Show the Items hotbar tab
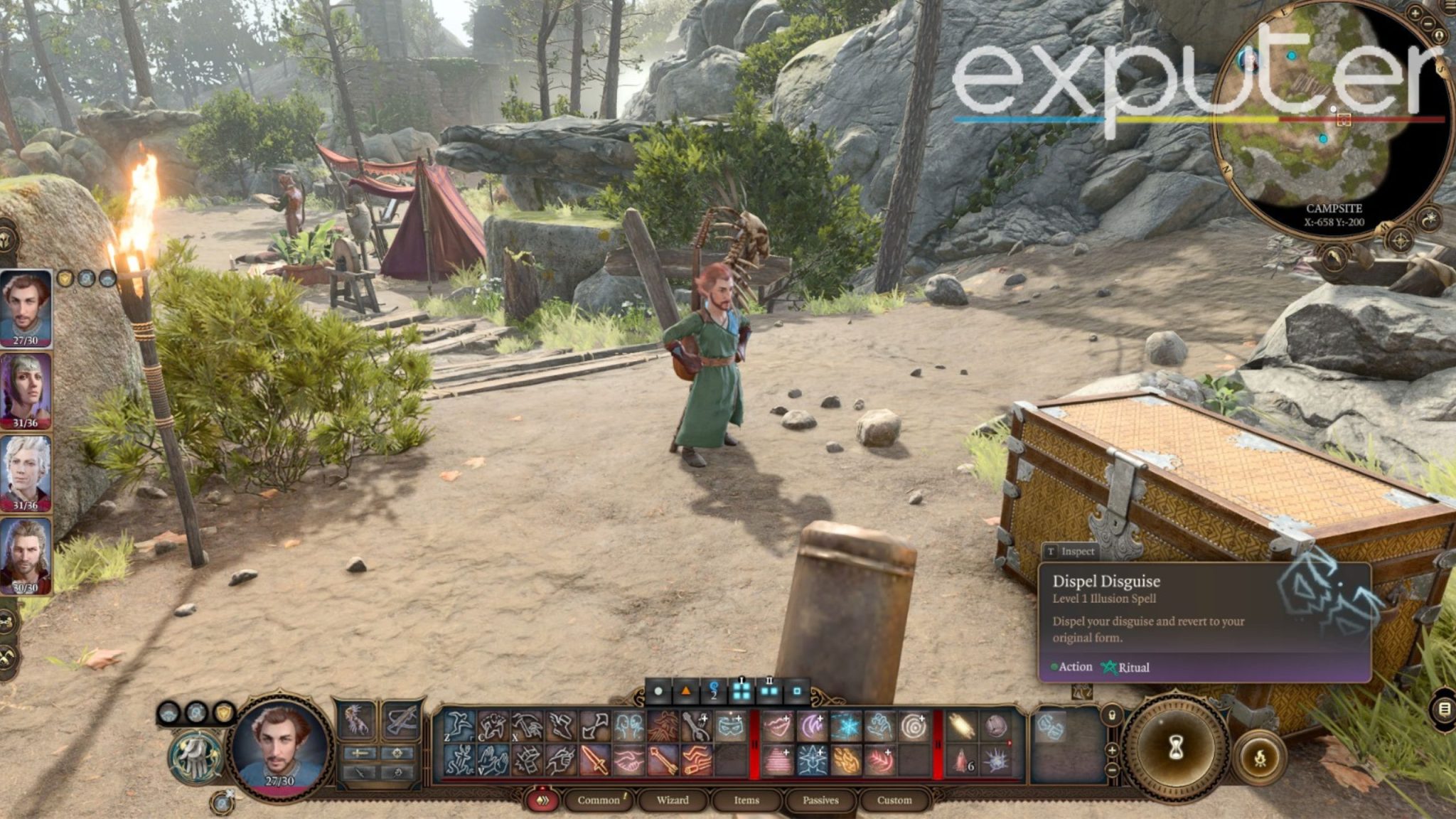1456x819 pixels. pyautogui.click(x=746, y=800)
